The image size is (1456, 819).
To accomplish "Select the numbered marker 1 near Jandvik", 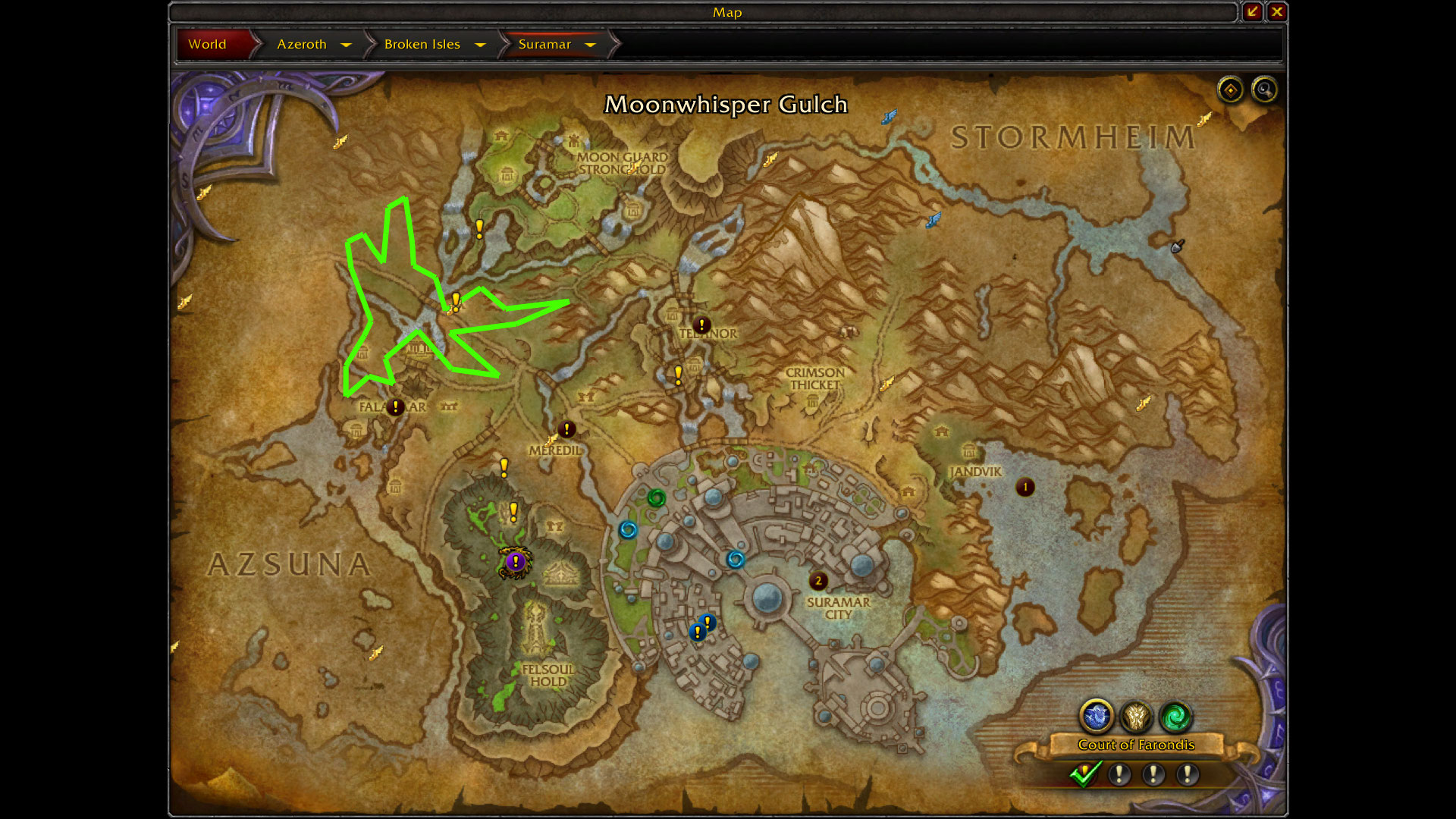I will pos(1025,487).
